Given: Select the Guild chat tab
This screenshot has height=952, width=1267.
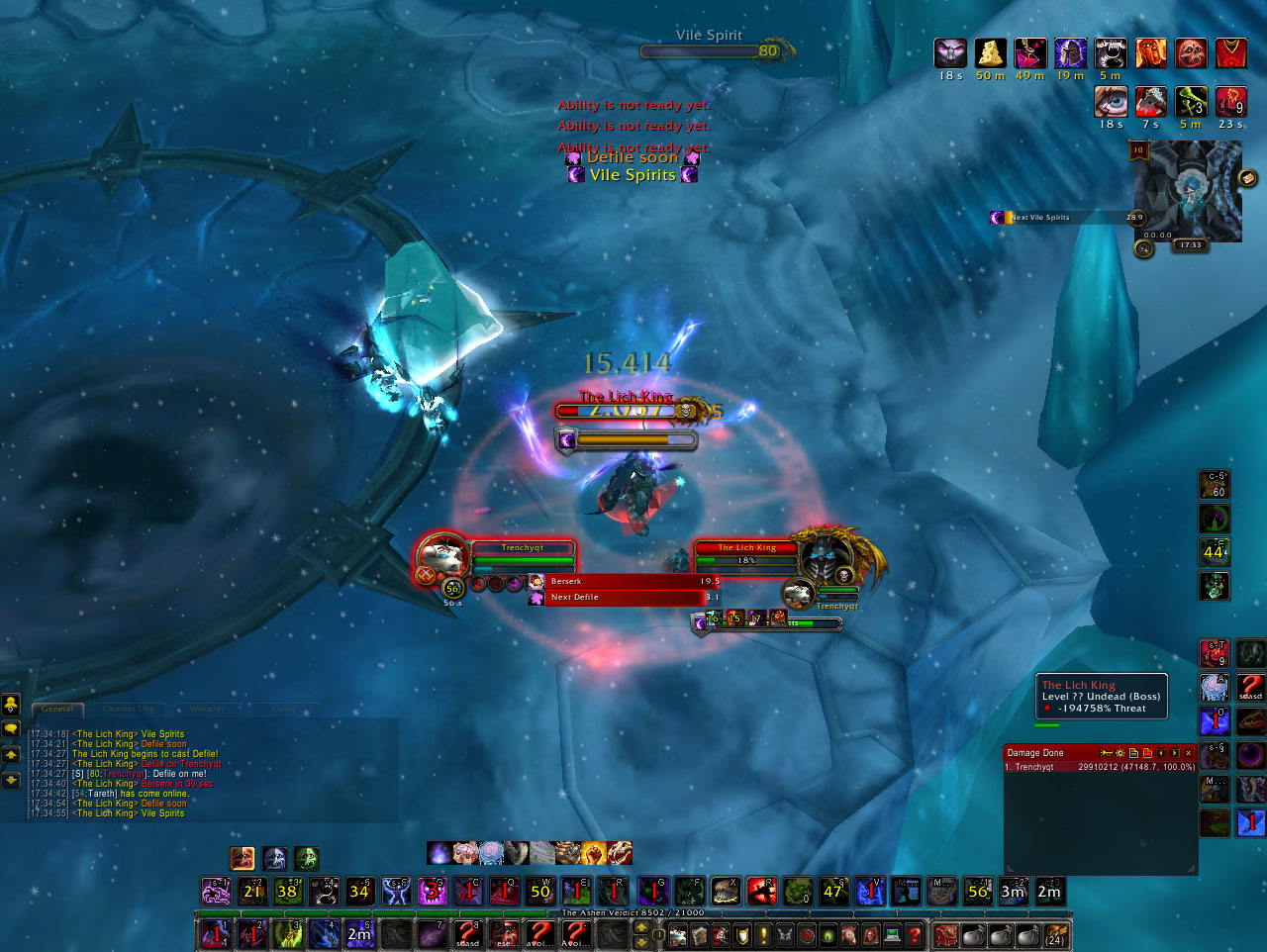Looking at the screenshot, I should pos(284,709).
